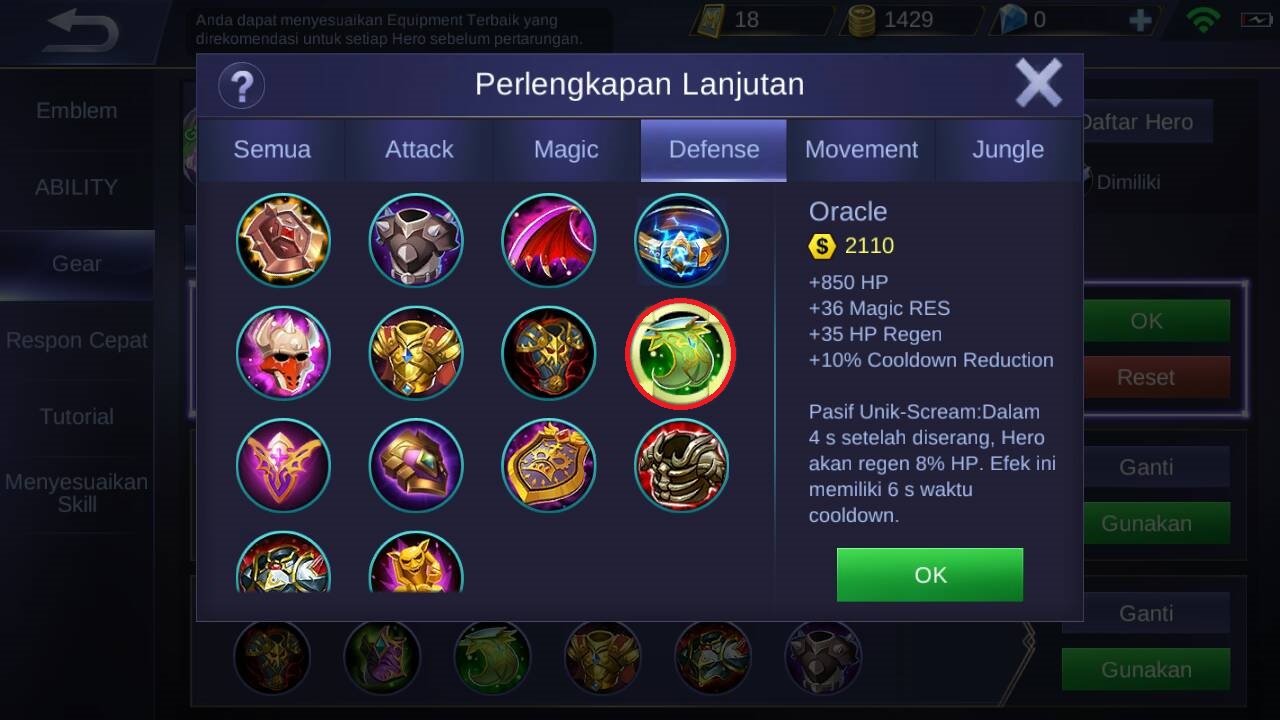This screenshot has width=1280, height=720.
Task: Show the Movement equipment tab
Action: tap(861, 150)
